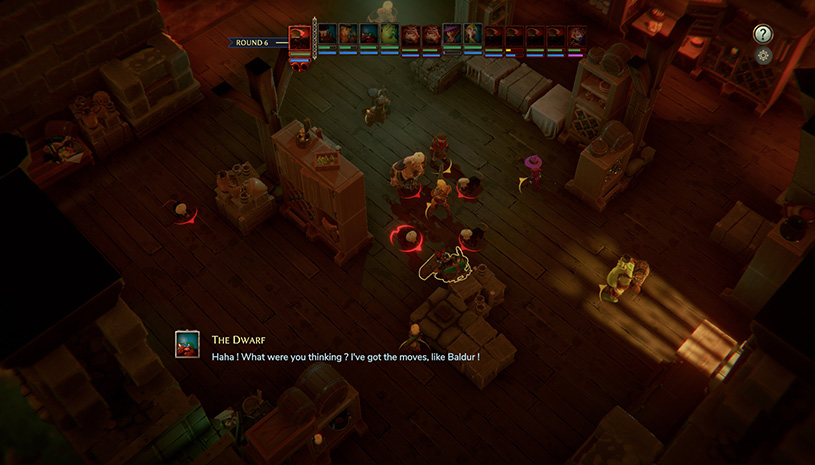Viewport: 815px width, 465px height.
Task: Select the highlighted active-turn portrait
Action: 300,39
